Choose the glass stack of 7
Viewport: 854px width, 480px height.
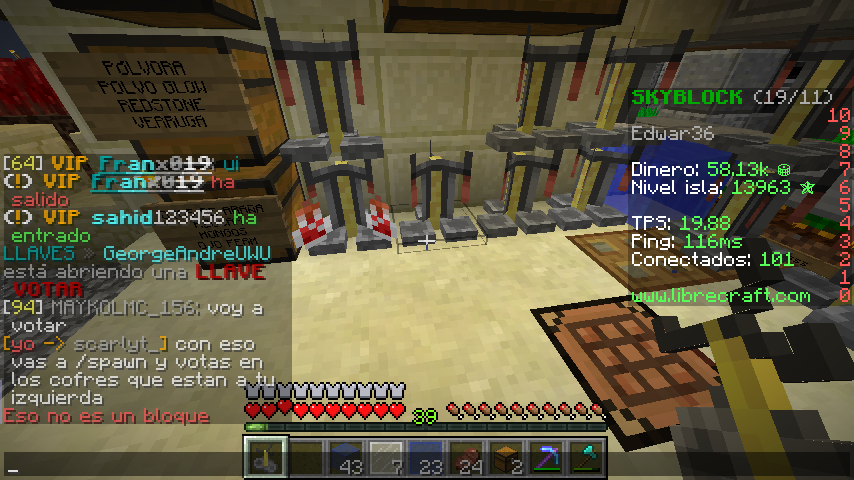pos(387,459)
